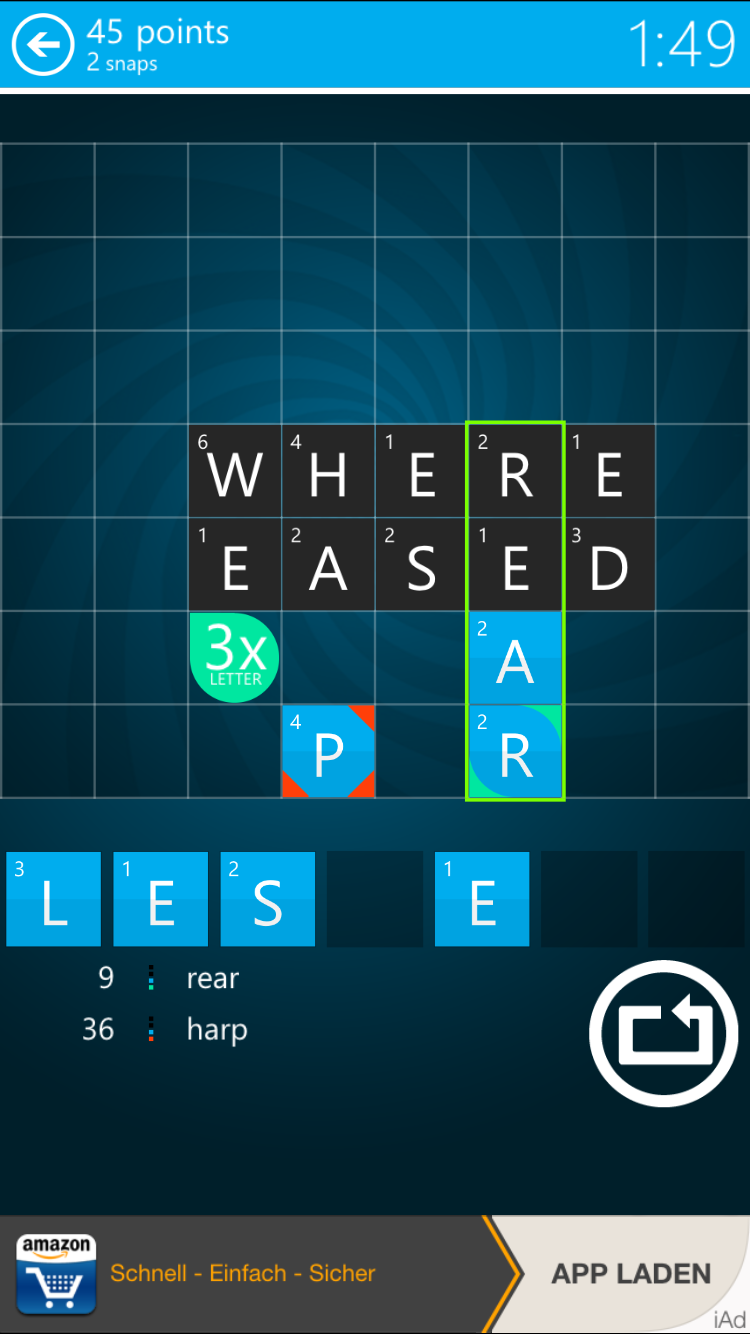This screenshot has width=750, height=1334.
Task: Show the scored word 'rear' entry
Action: coord(212,978)
